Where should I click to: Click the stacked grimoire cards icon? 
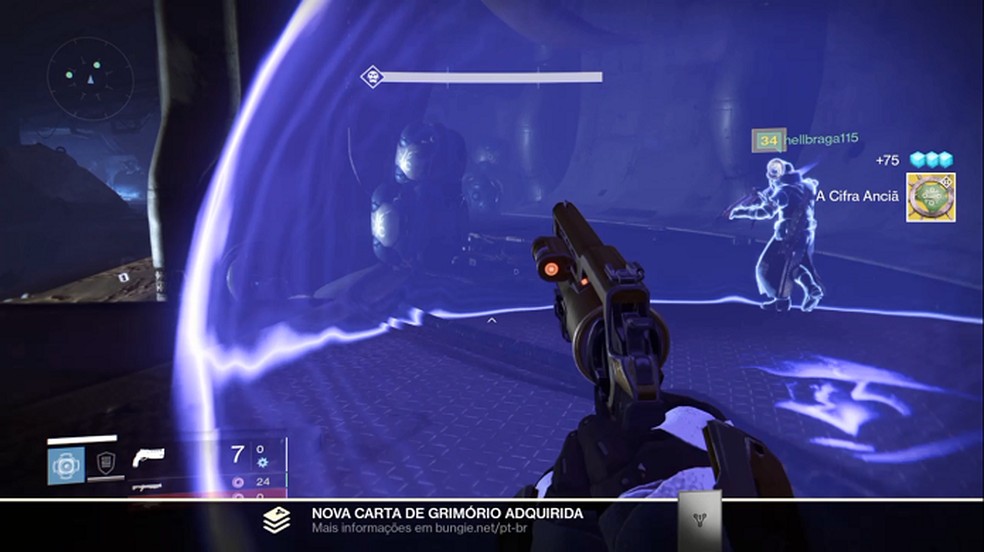[x=277, y=520]
